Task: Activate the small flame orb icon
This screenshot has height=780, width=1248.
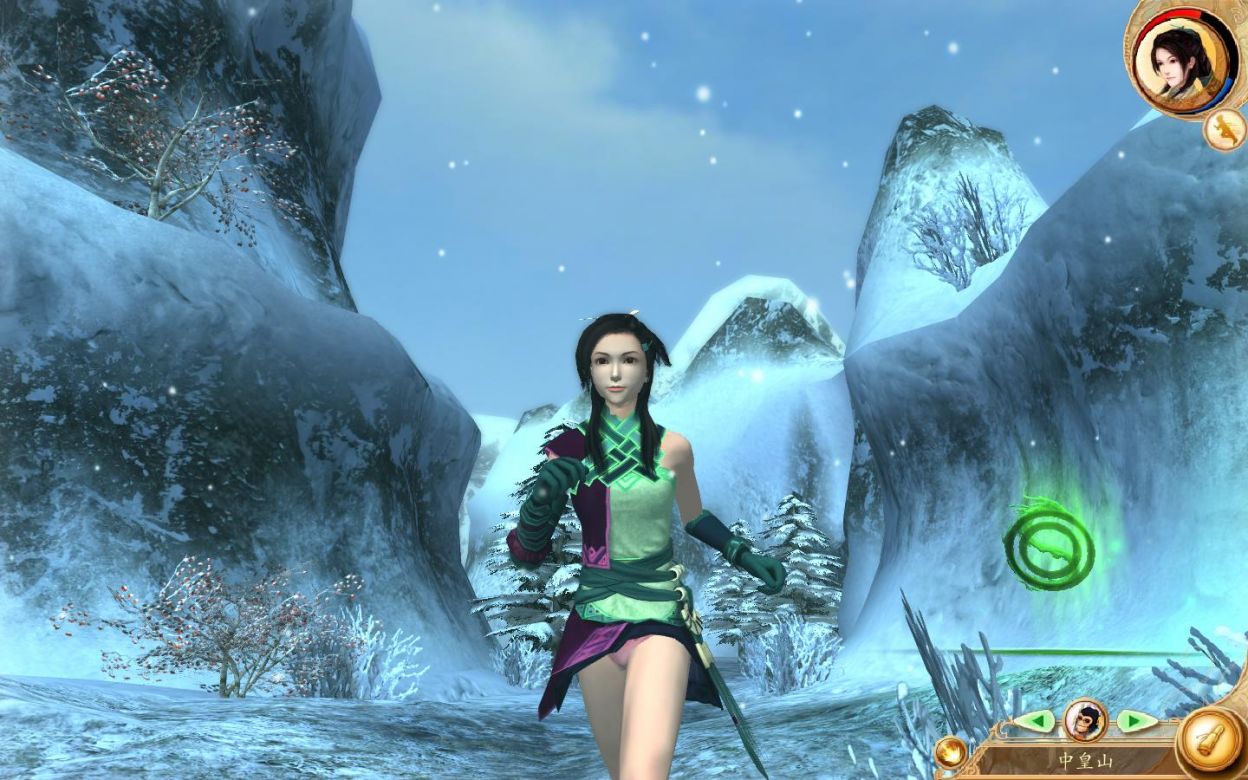Action: (950, 753)
